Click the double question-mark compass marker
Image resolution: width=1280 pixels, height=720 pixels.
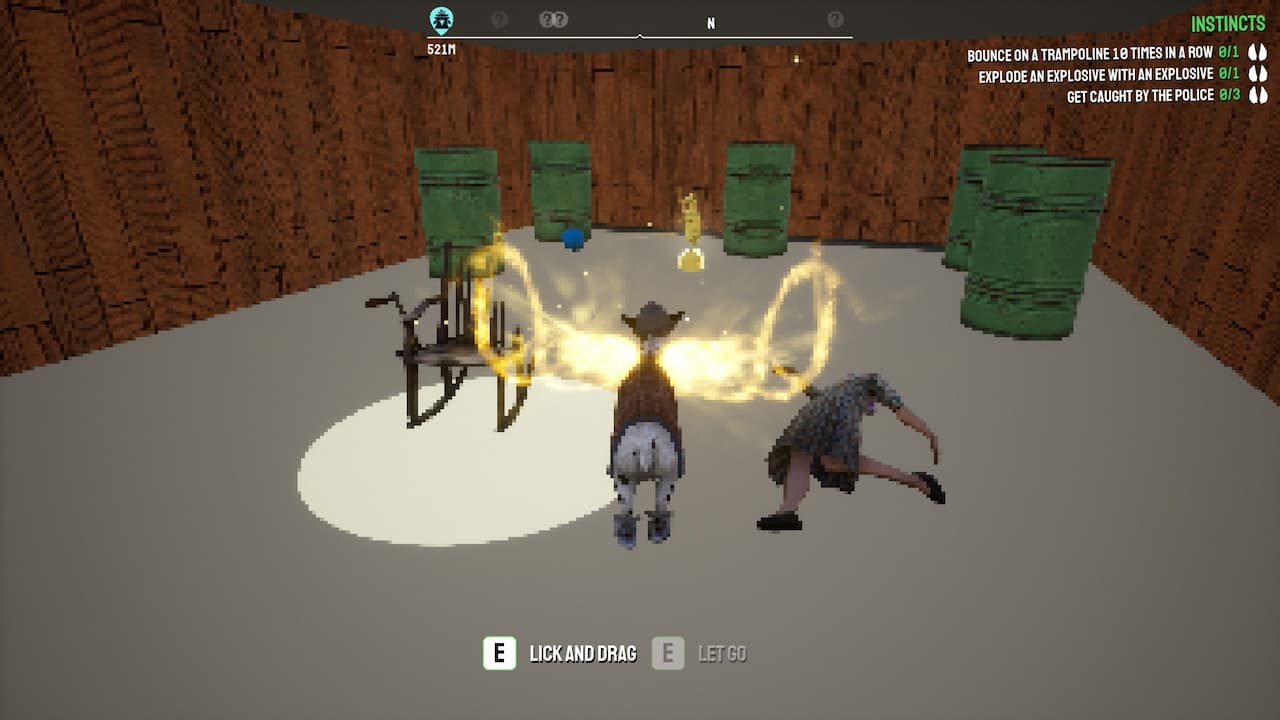[x=553, y=19]
